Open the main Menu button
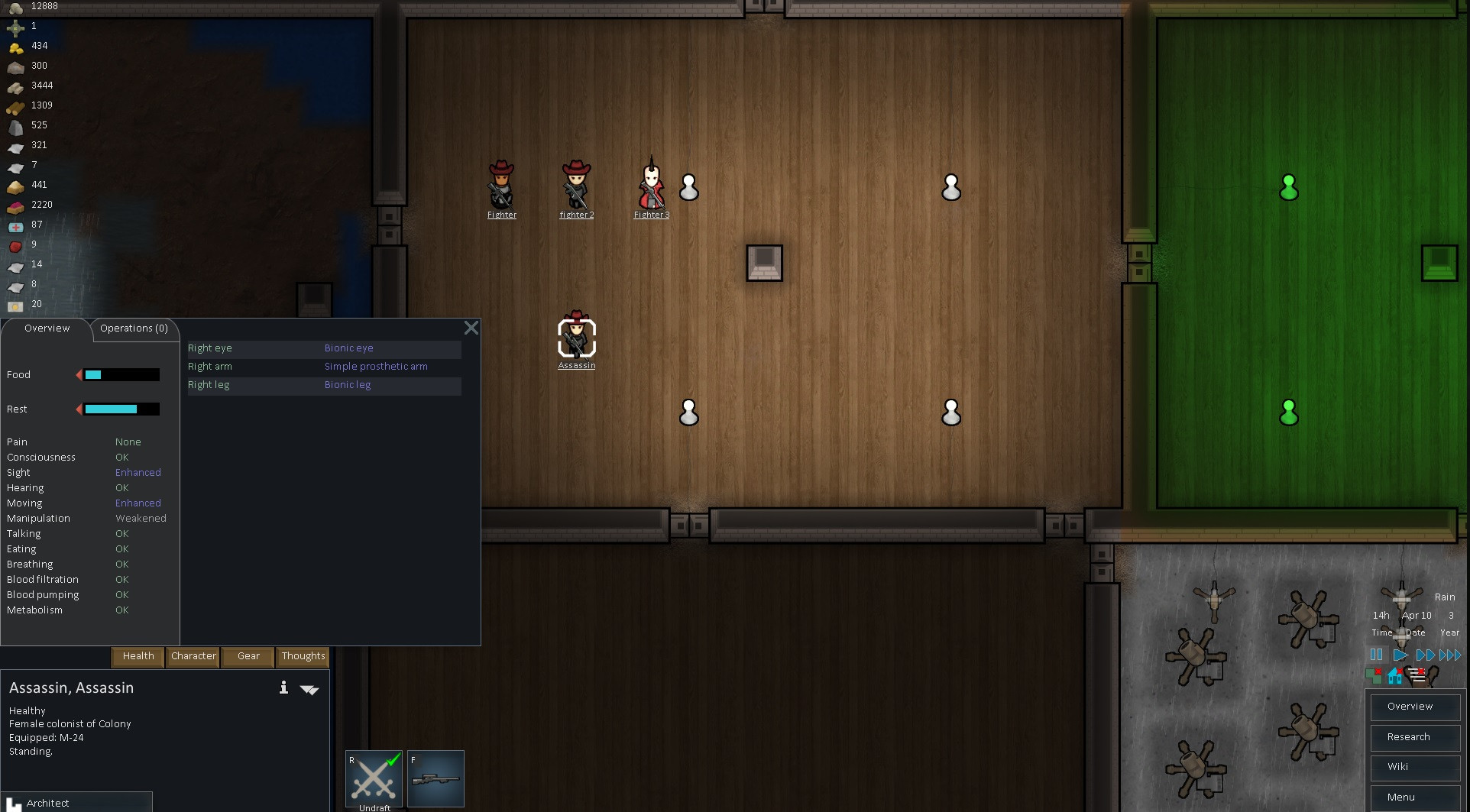 1415,797
